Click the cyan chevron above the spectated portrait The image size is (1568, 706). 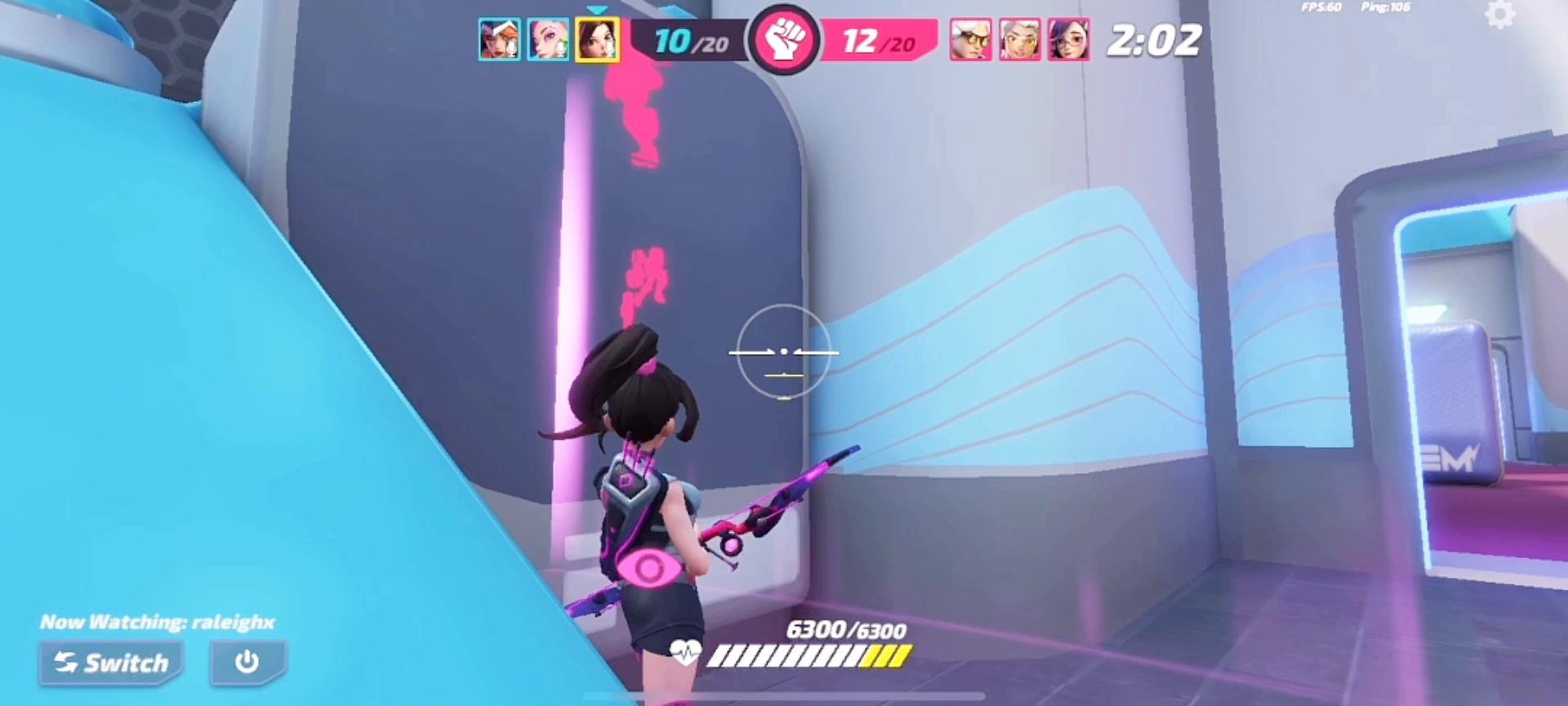pyautogui.click(x=599, y=9)
